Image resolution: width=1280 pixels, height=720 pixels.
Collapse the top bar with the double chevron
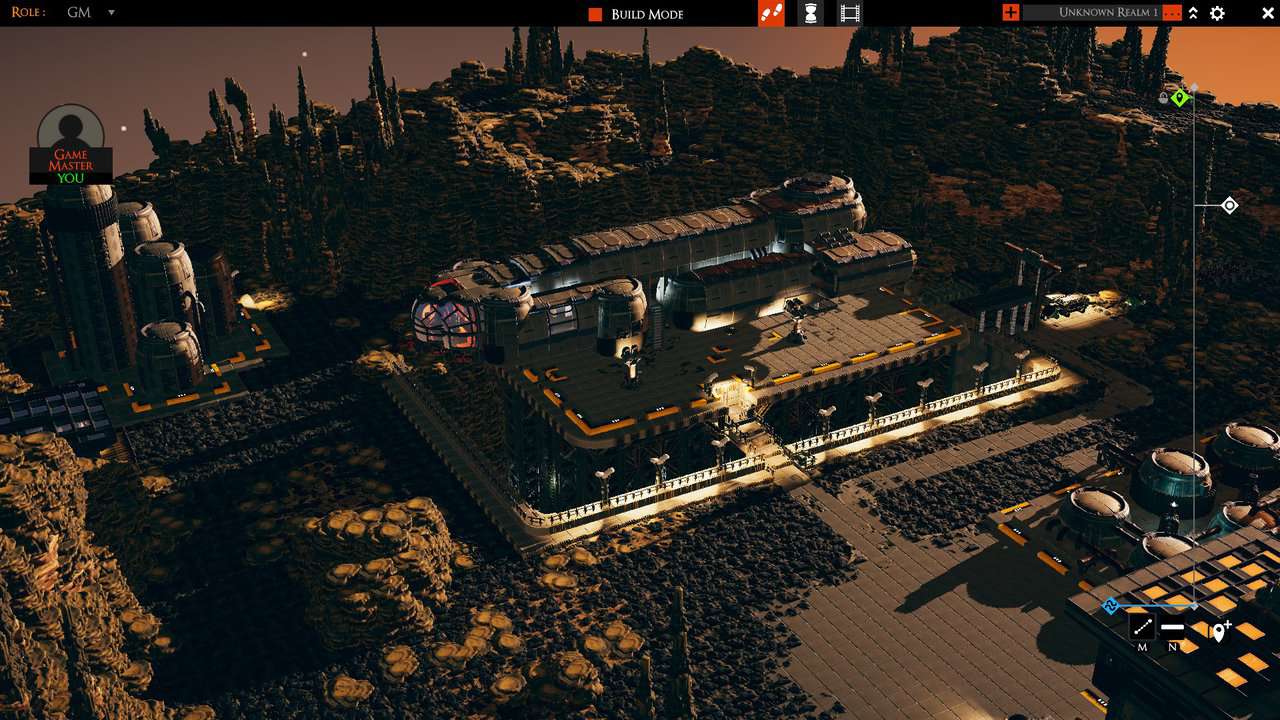1193,13
